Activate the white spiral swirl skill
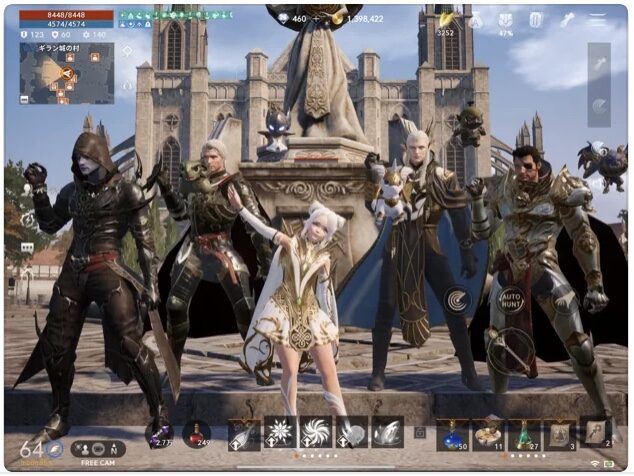 [x=316, y=432]
